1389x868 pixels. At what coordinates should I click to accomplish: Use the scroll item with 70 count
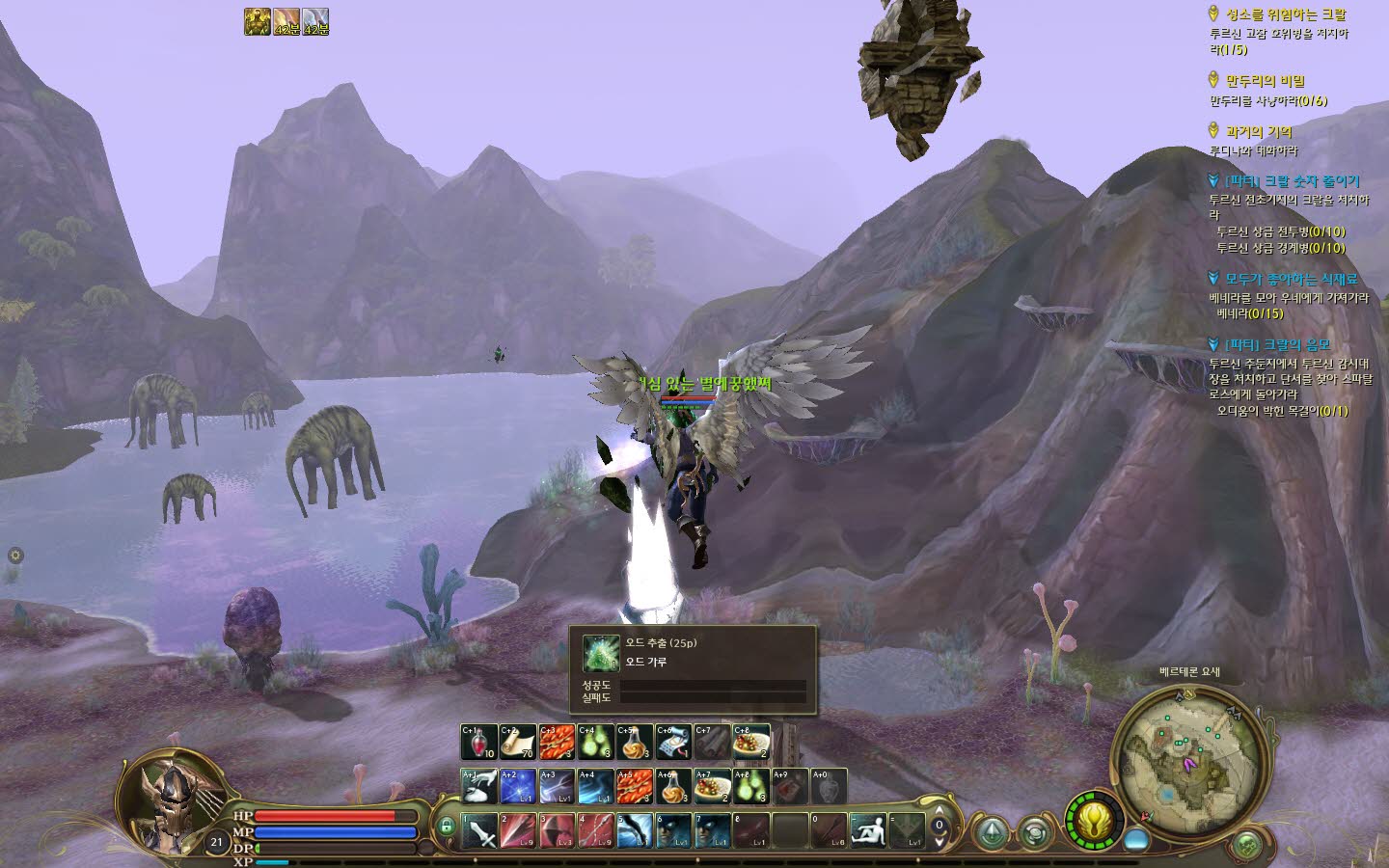pyautogui.click(x=518, y=741)
